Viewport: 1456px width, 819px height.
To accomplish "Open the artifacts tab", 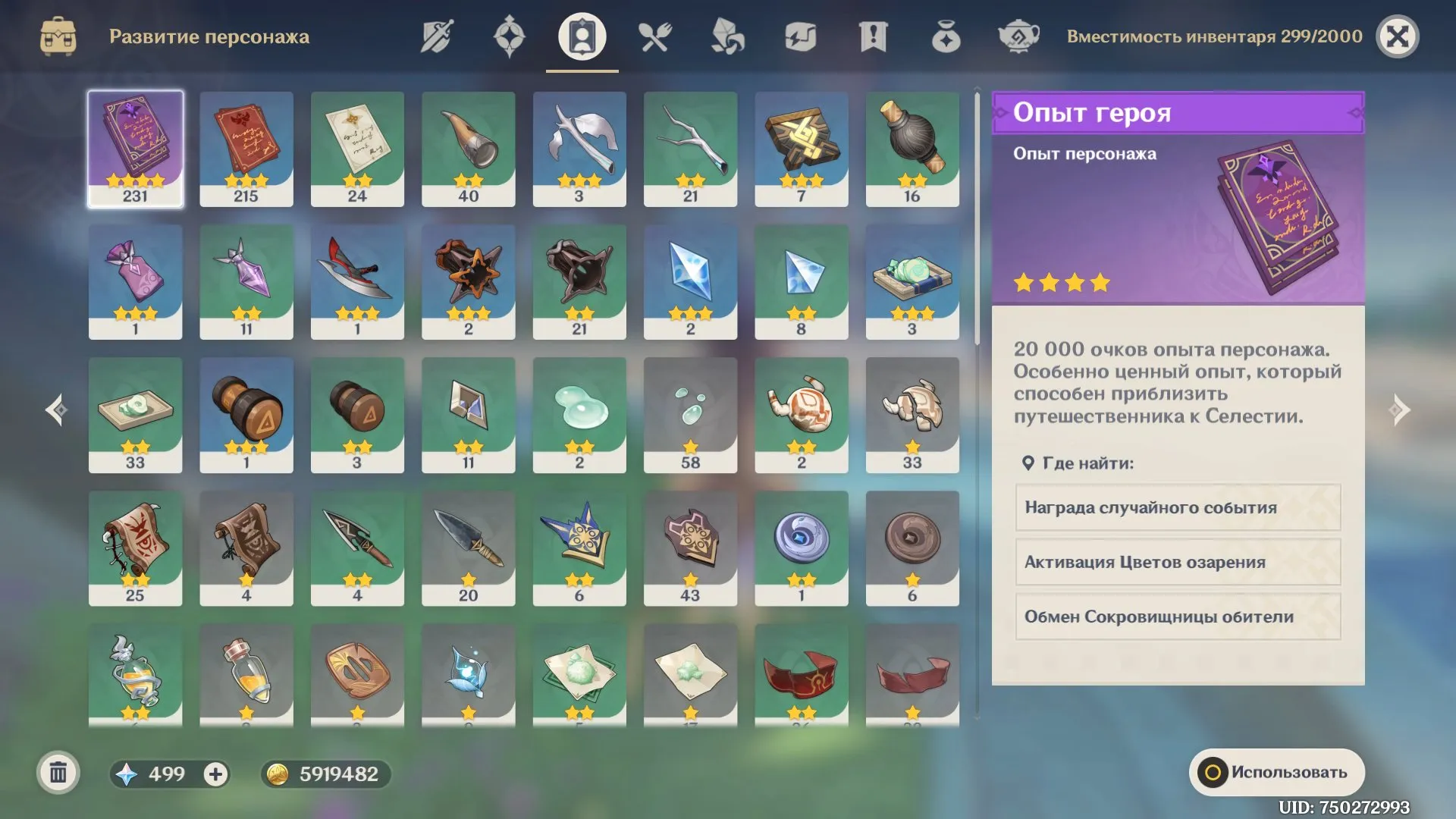I will tap(509, 36).
